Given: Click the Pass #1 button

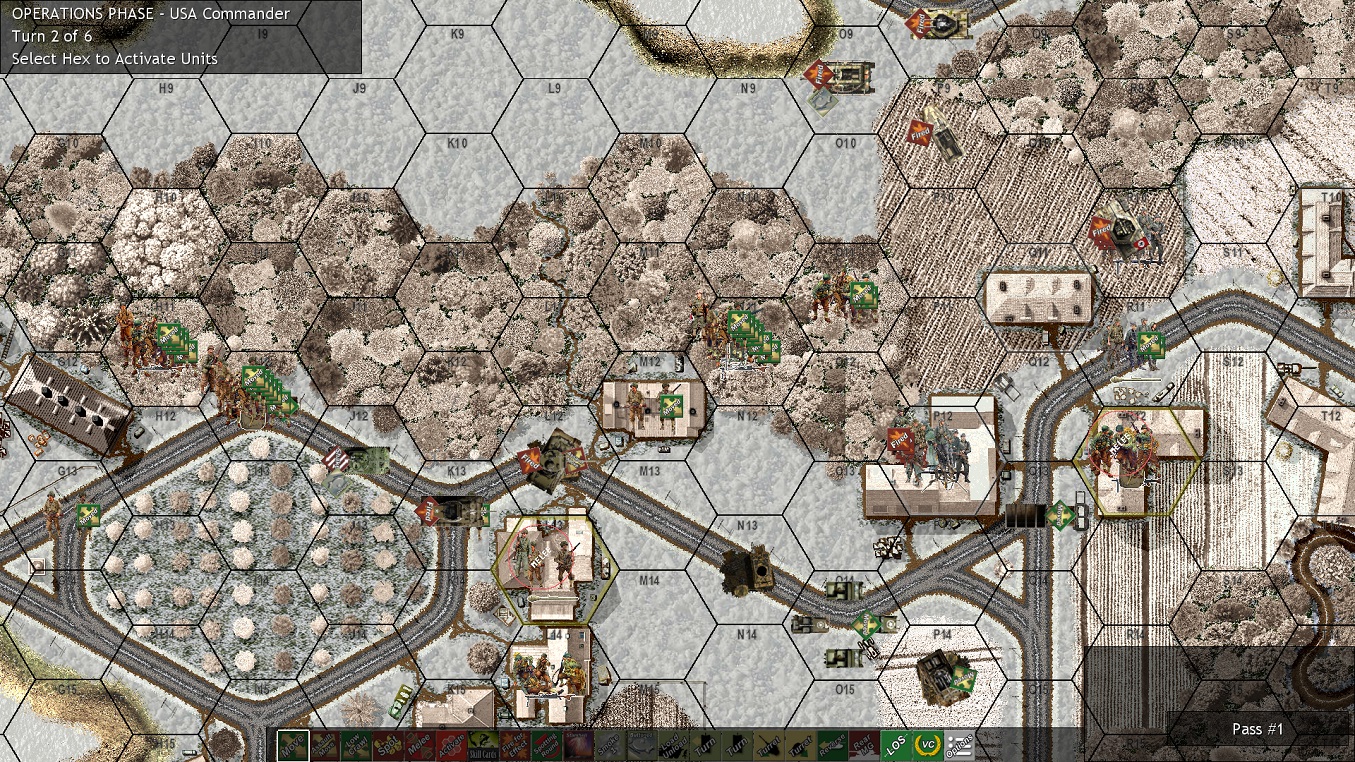Looking at the screenshot, I should point(1256,729).
